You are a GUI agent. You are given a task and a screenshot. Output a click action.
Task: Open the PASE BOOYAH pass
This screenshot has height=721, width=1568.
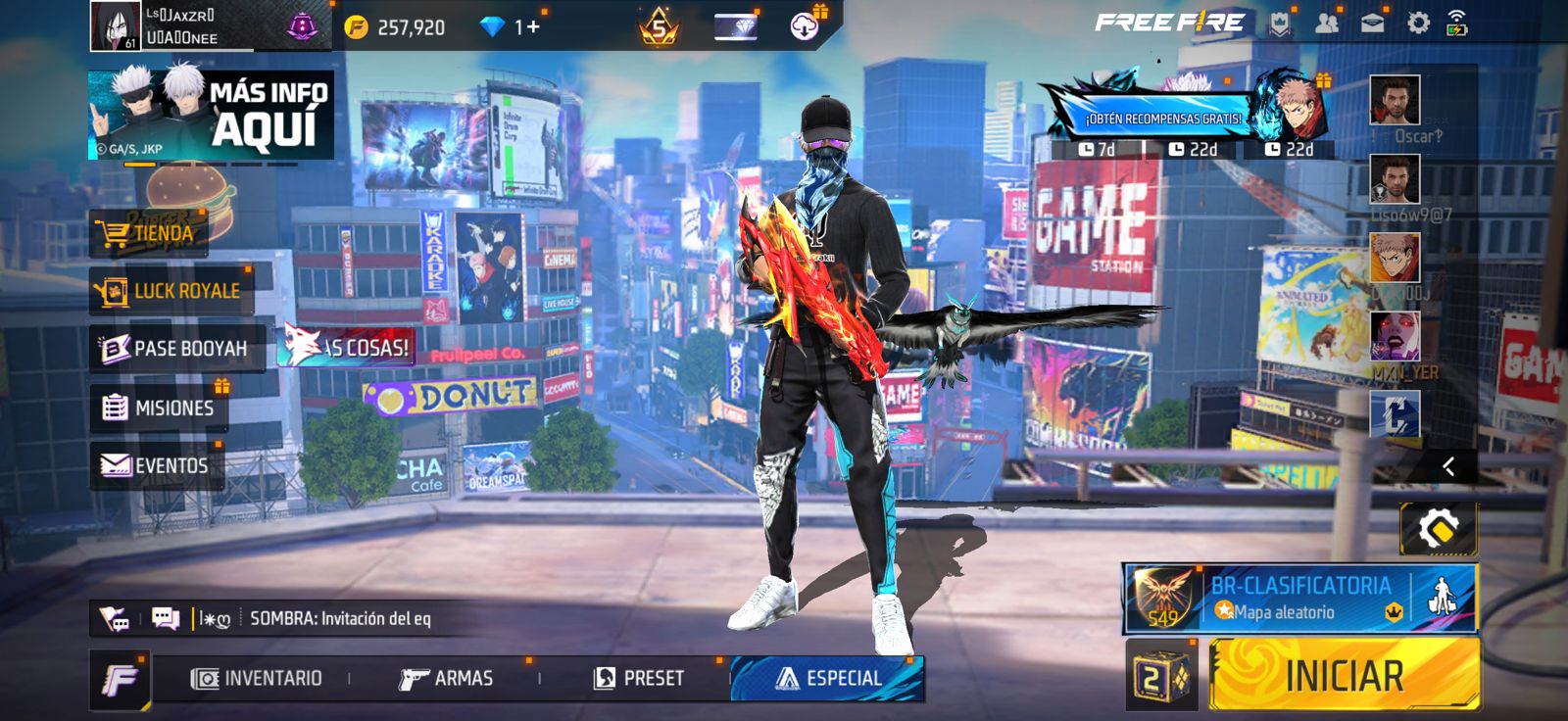point(175,349)
